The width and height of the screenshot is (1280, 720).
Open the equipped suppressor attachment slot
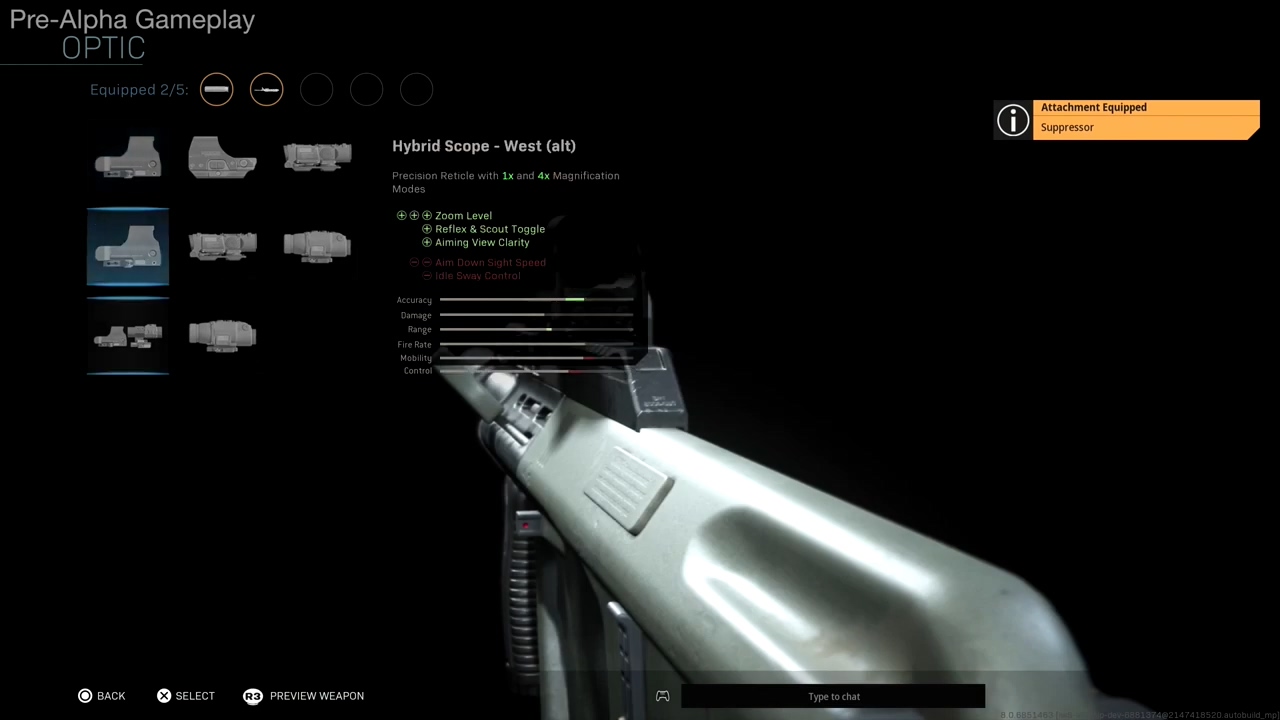[216, 90]
